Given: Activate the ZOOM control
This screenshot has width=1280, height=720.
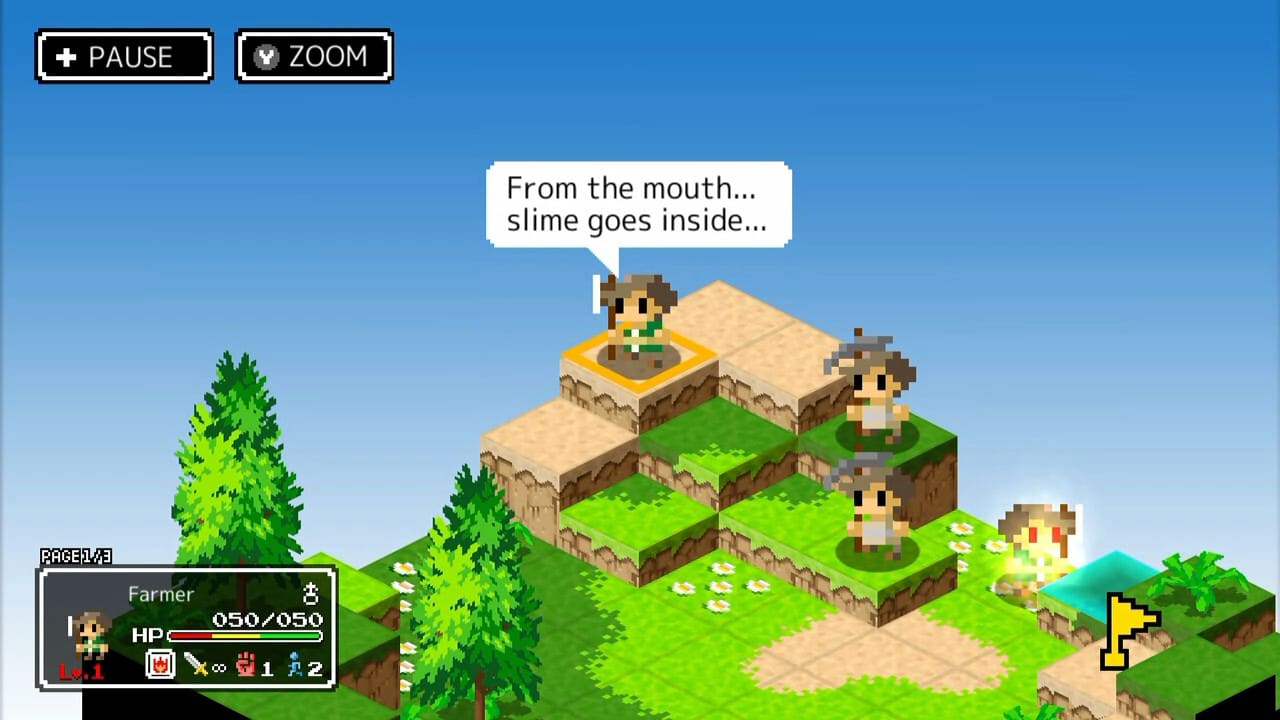Looking at the screenshot, I should click(314, 57).
